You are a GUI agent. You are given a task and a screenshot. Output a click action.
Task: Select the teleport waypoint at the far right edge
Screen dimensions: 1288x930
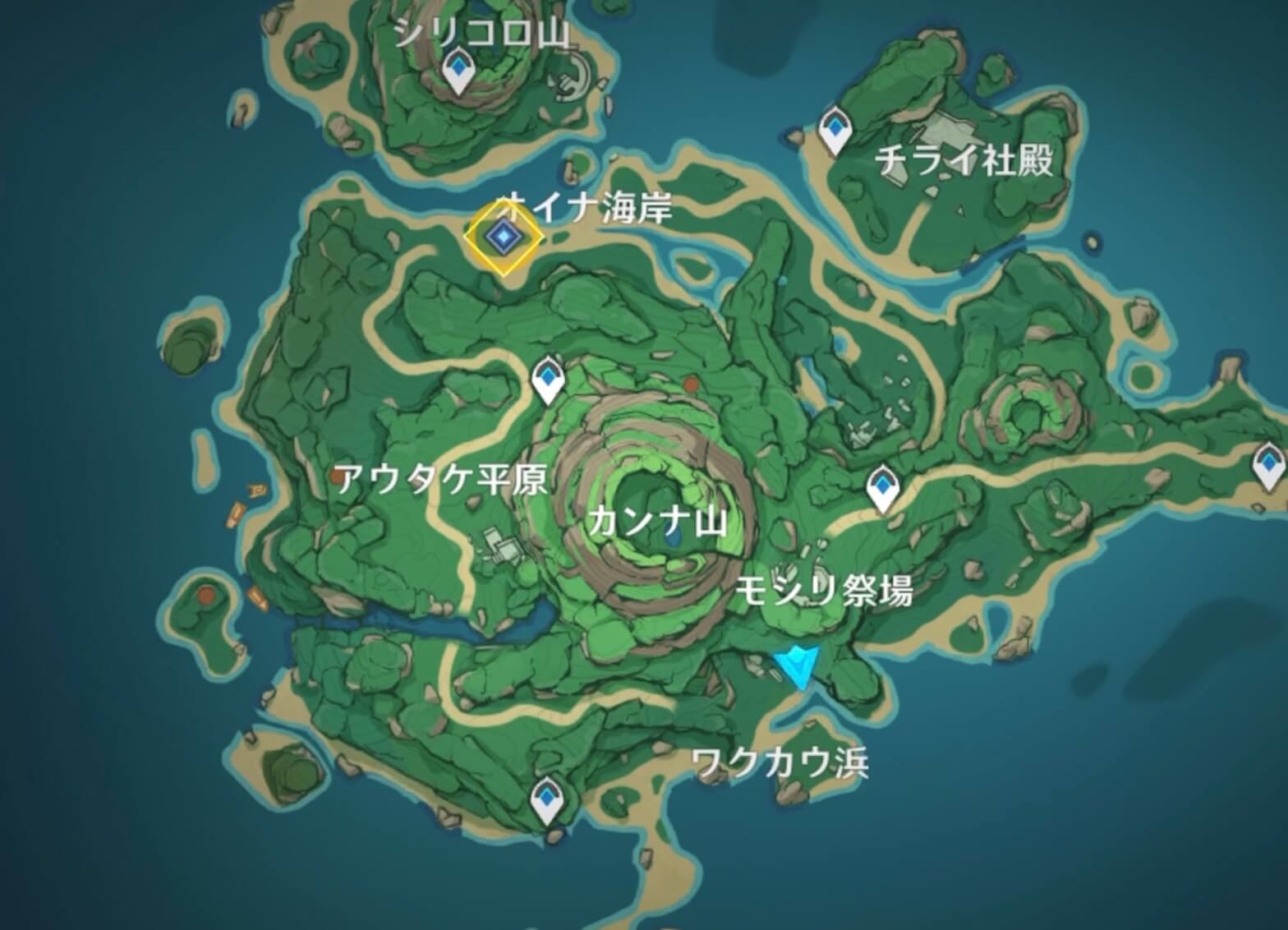[x=1269, y=464]
